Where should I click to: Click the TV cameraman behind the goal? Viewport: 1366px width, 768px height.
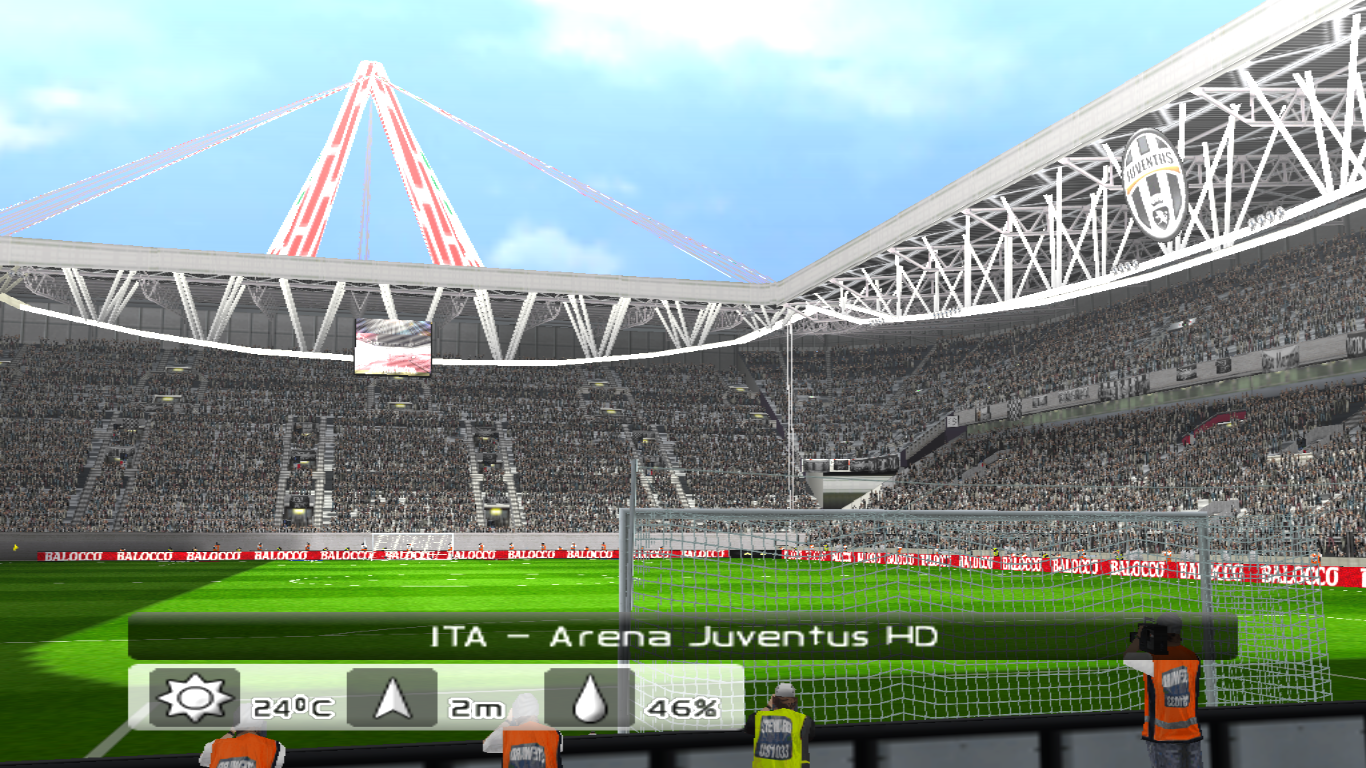(x=1170, y=690)
